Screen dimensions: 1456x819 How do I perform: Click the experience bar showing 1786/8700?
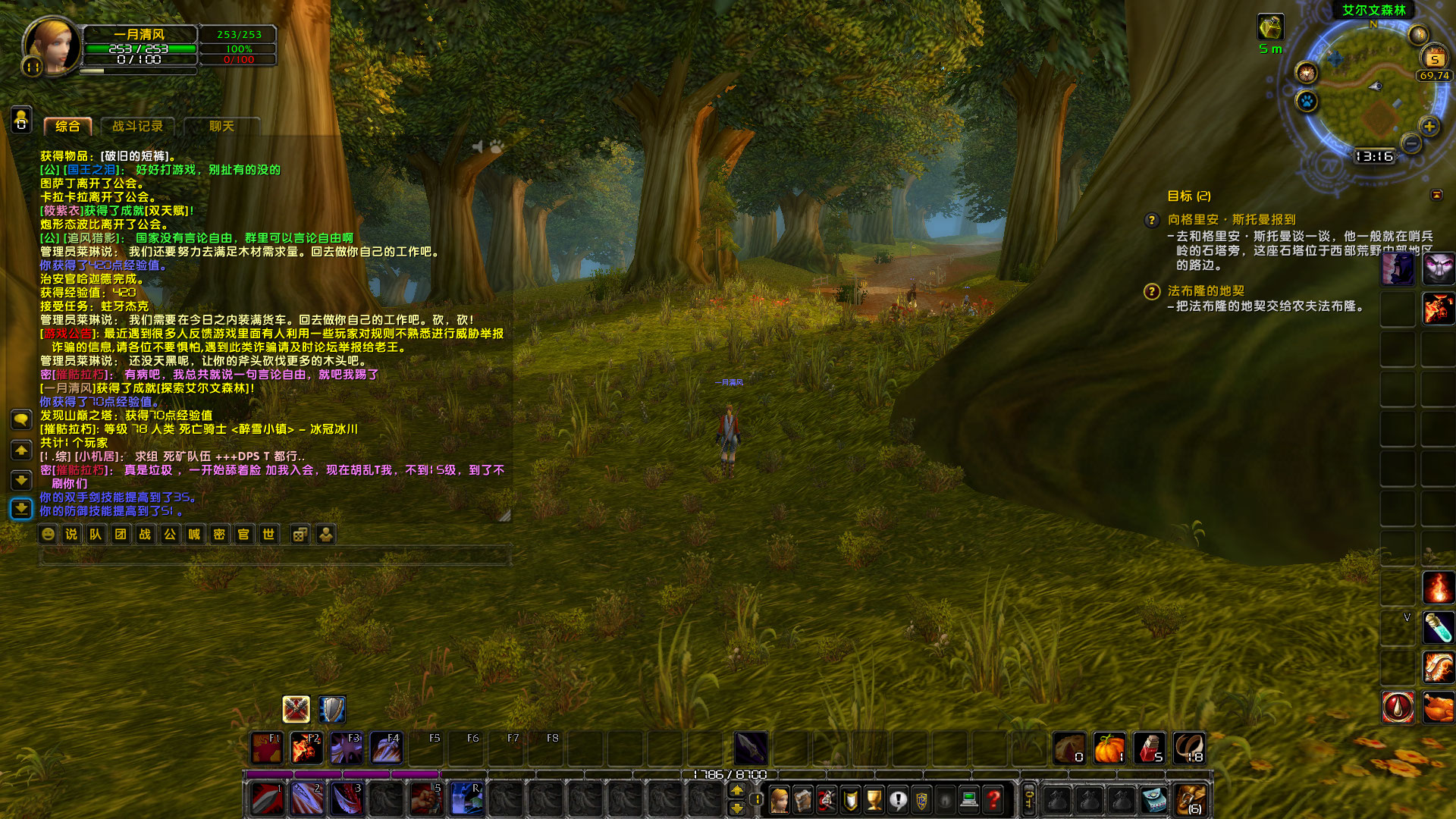coord(732,775)
